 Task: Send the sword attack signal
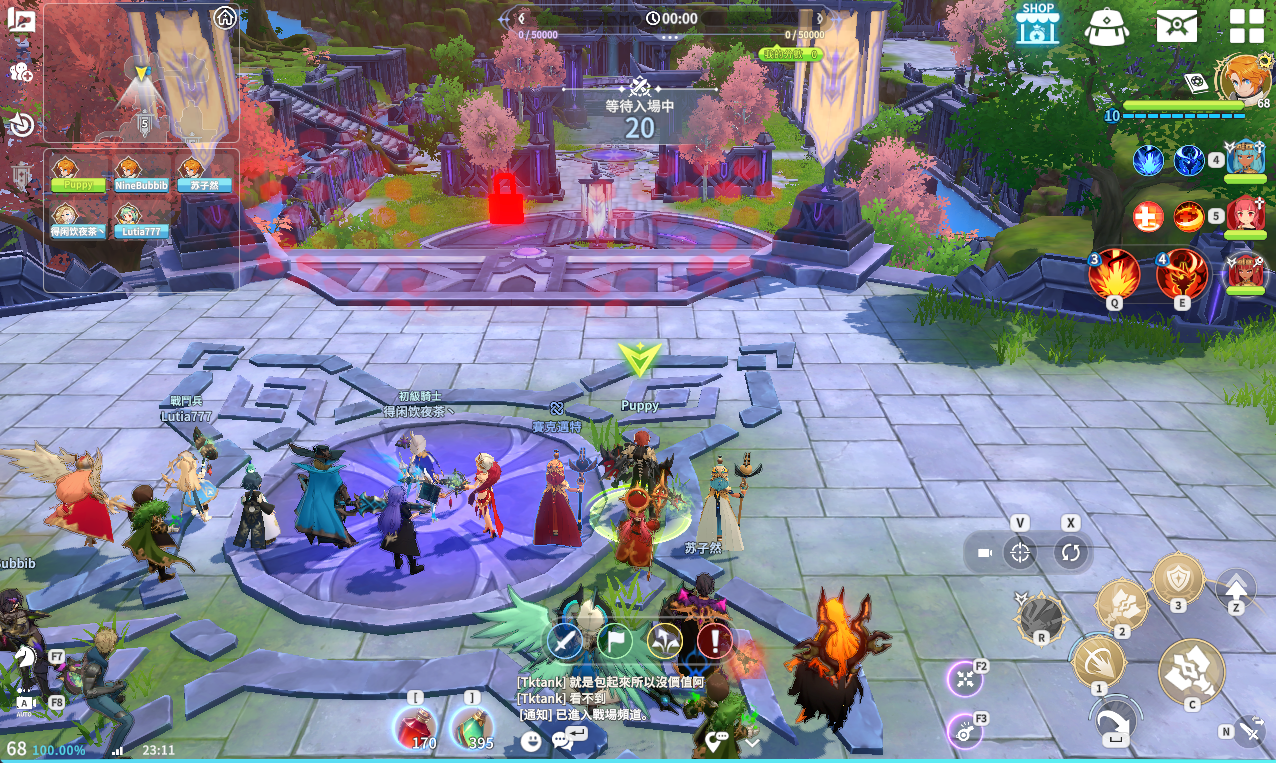click(x=565, y=640)
